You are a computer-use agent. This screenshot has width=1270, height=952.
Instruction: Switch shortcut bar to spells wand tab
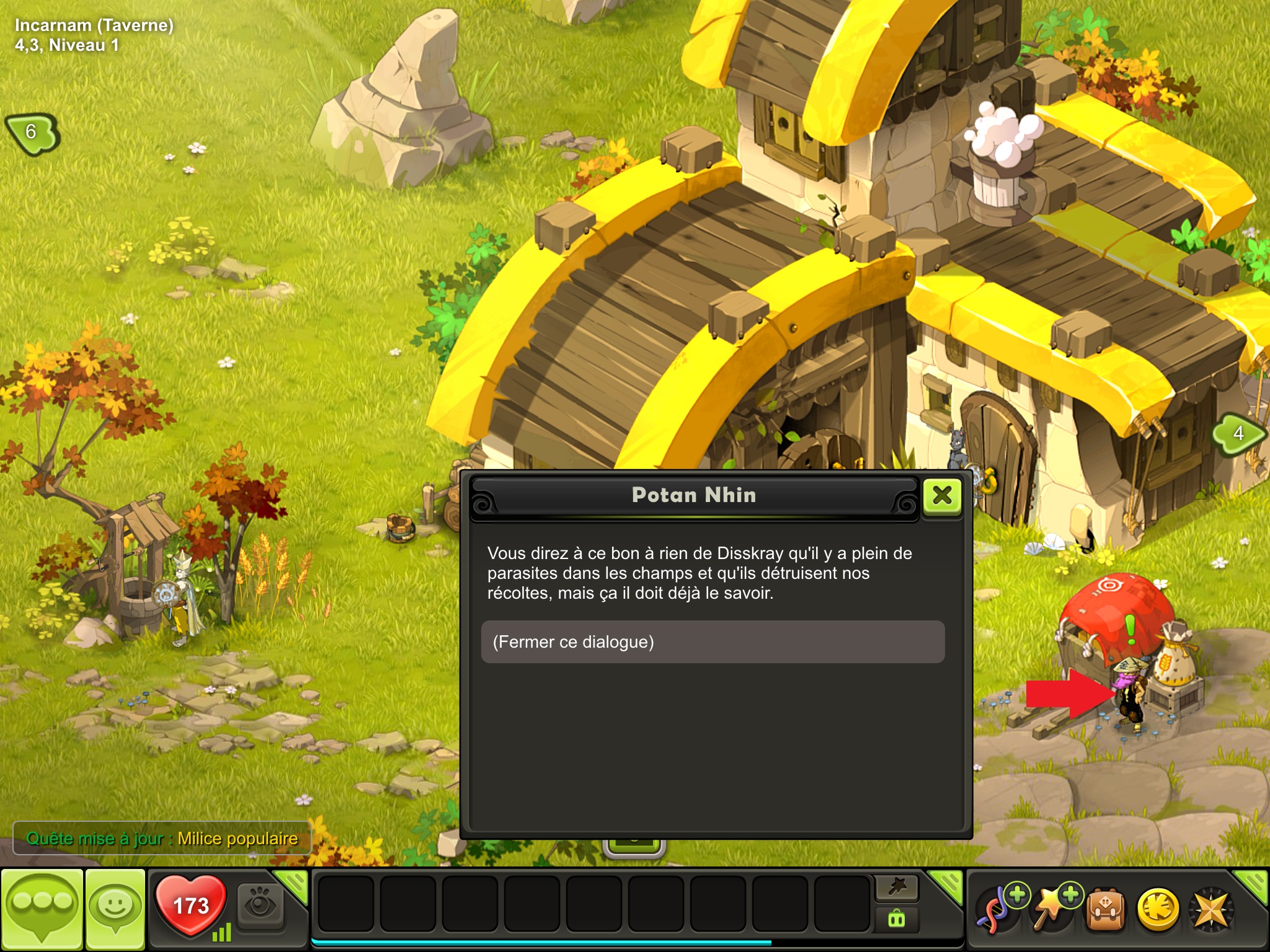(897, 888)
